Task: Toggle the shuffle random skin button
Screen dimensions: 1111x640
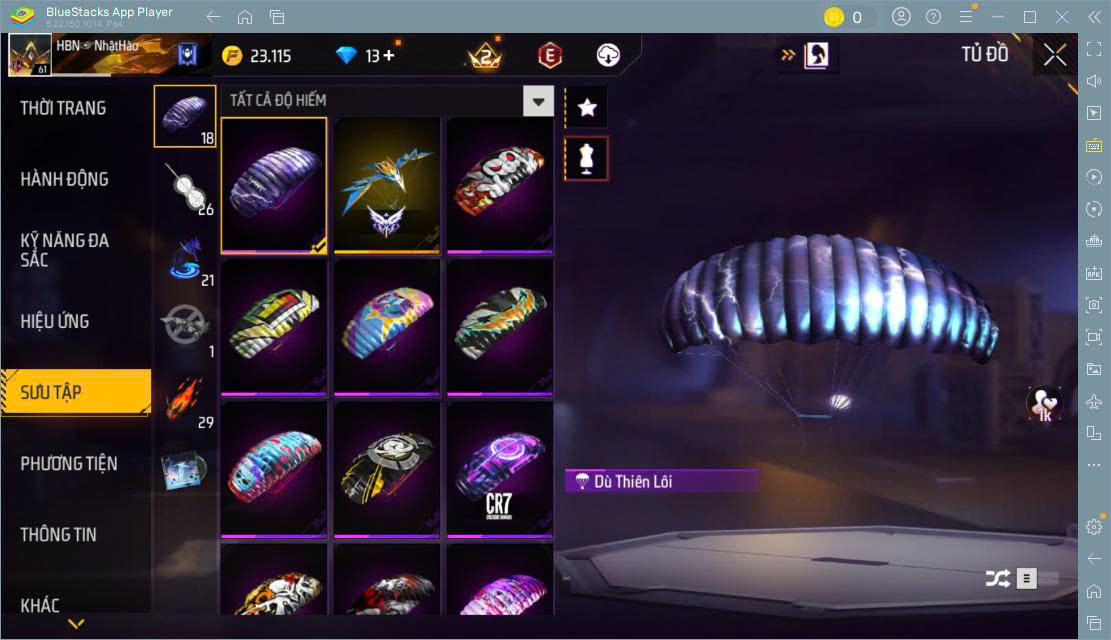Action: click(997, 578)
